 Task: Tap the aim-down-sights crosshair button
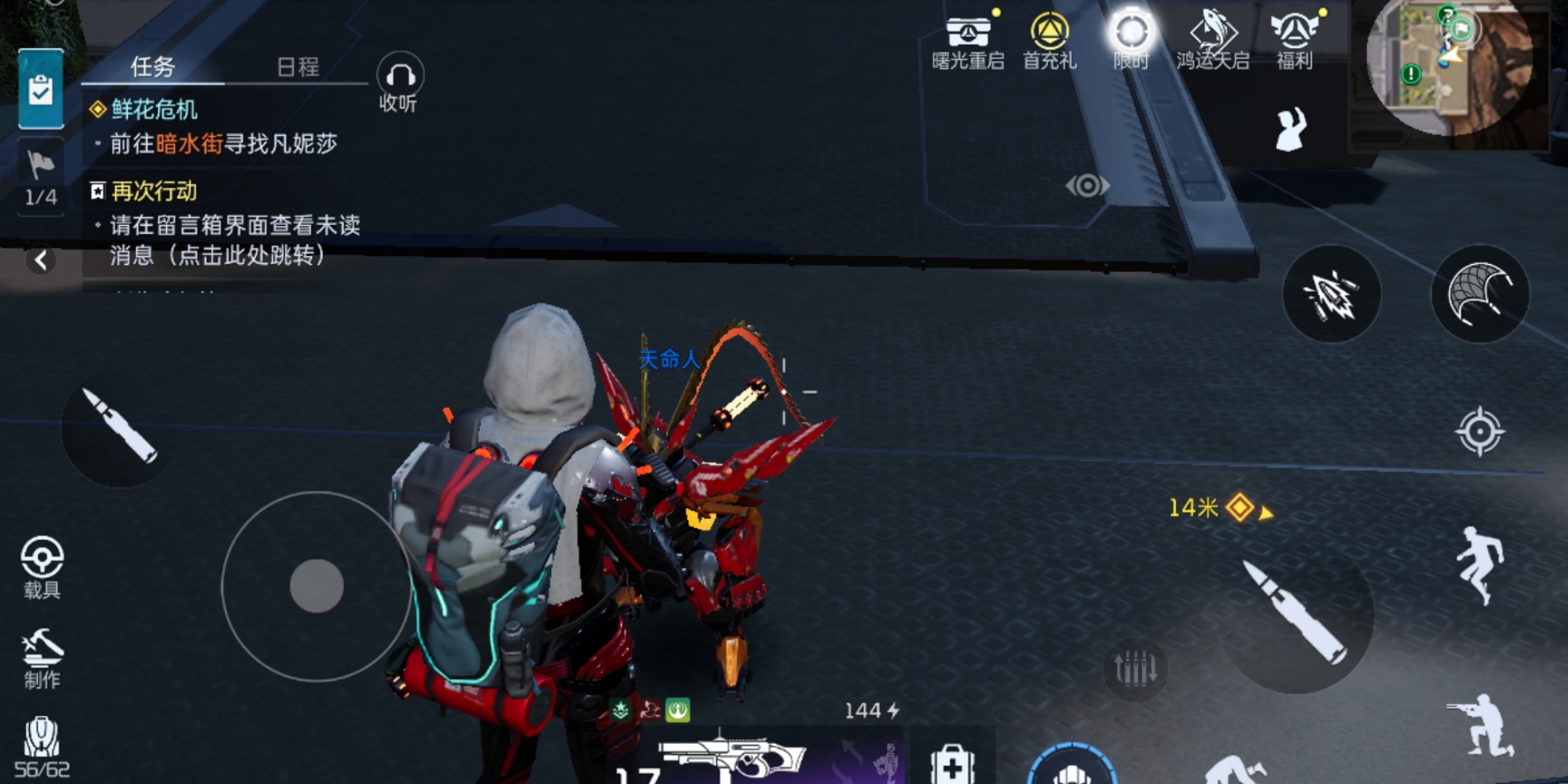1479,432
